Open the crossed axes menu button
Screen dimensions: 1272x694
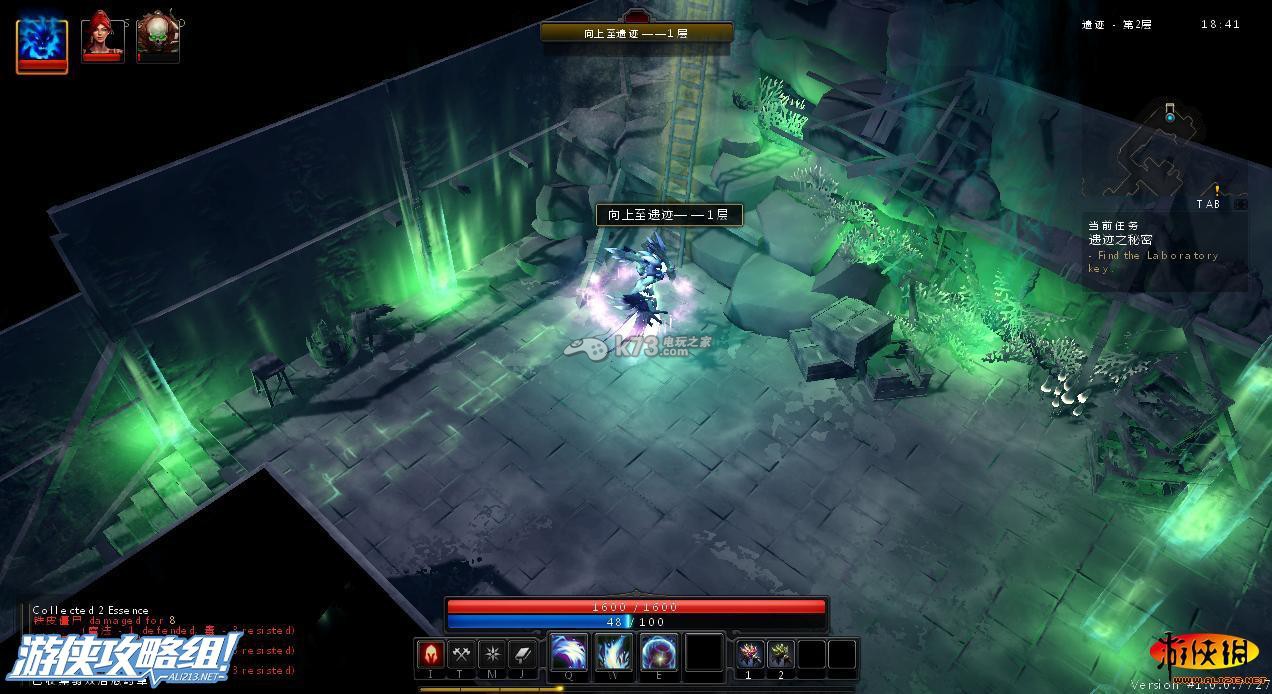click(x=461, y=655)
